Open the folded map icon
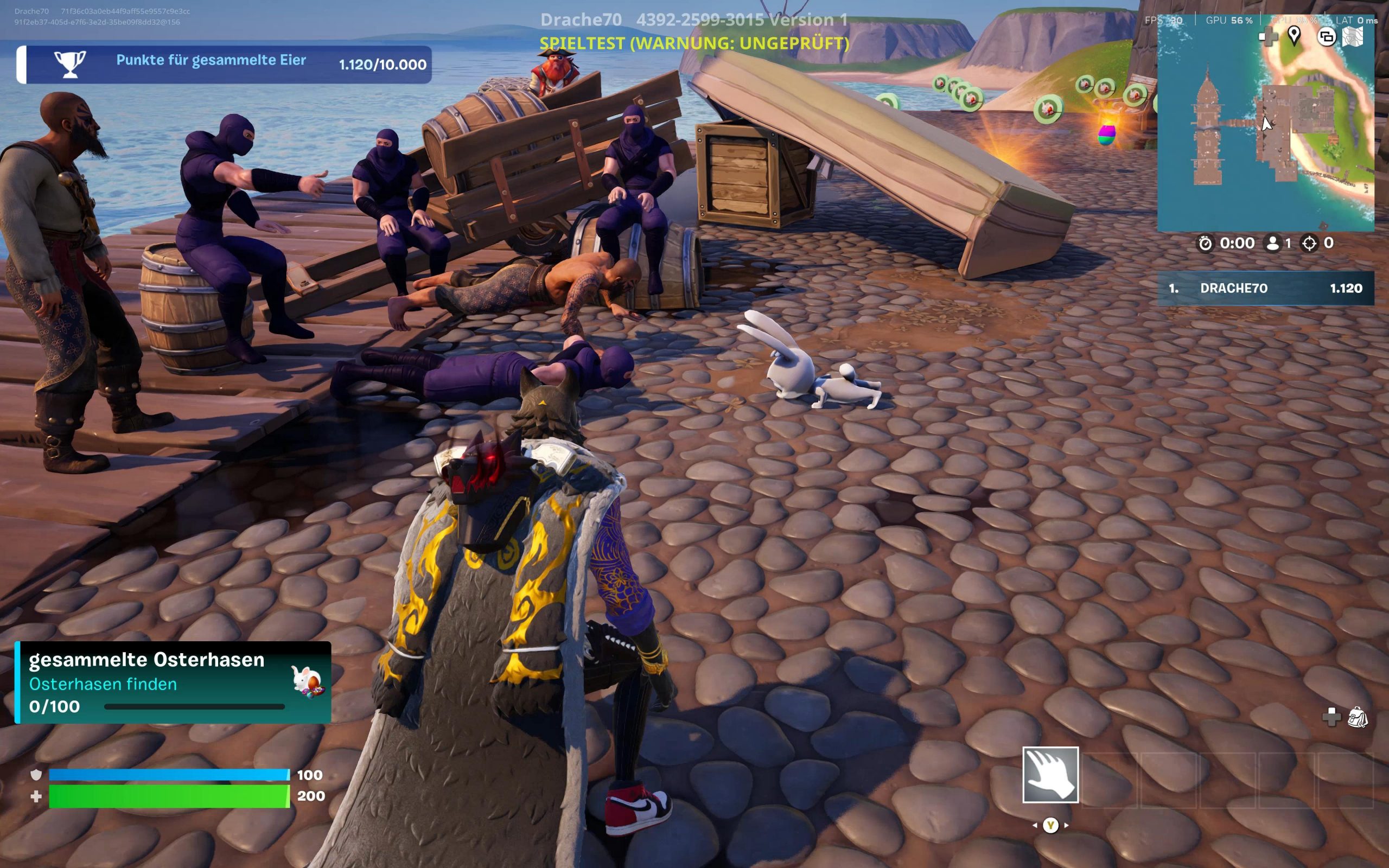 [1353, 37]
